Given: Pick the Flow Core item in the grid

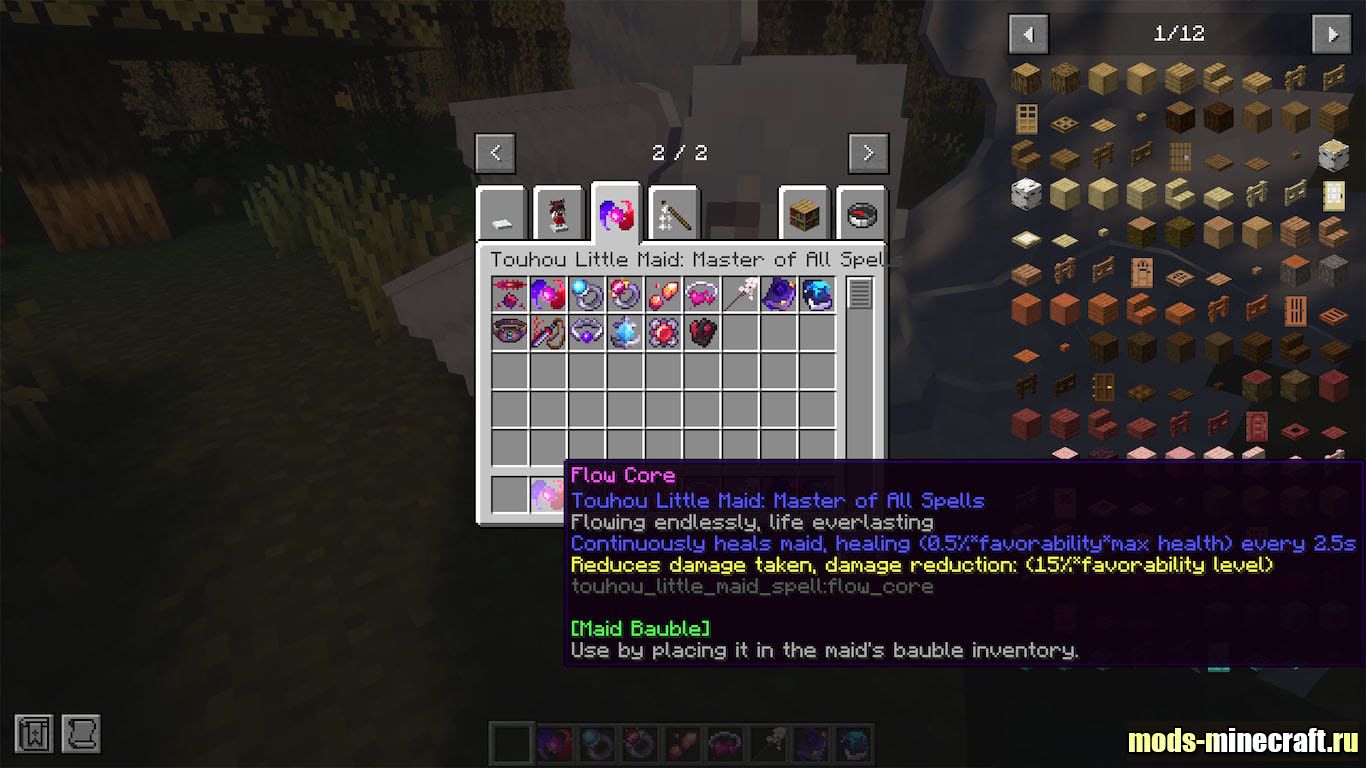Looking at the screenshot, I should click(549, 294).
